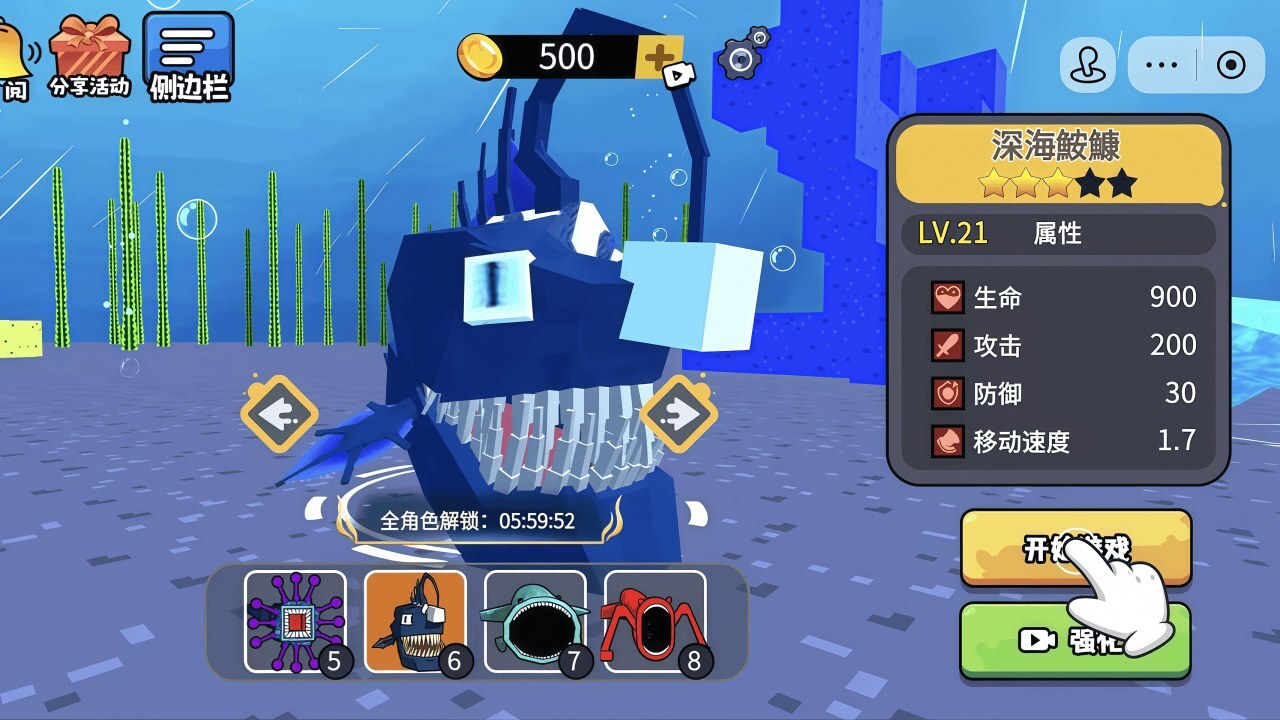The height and width of the screenshot is (720, 1280).
Task: Open the three-dot more menu
Action: (1162, 66)
